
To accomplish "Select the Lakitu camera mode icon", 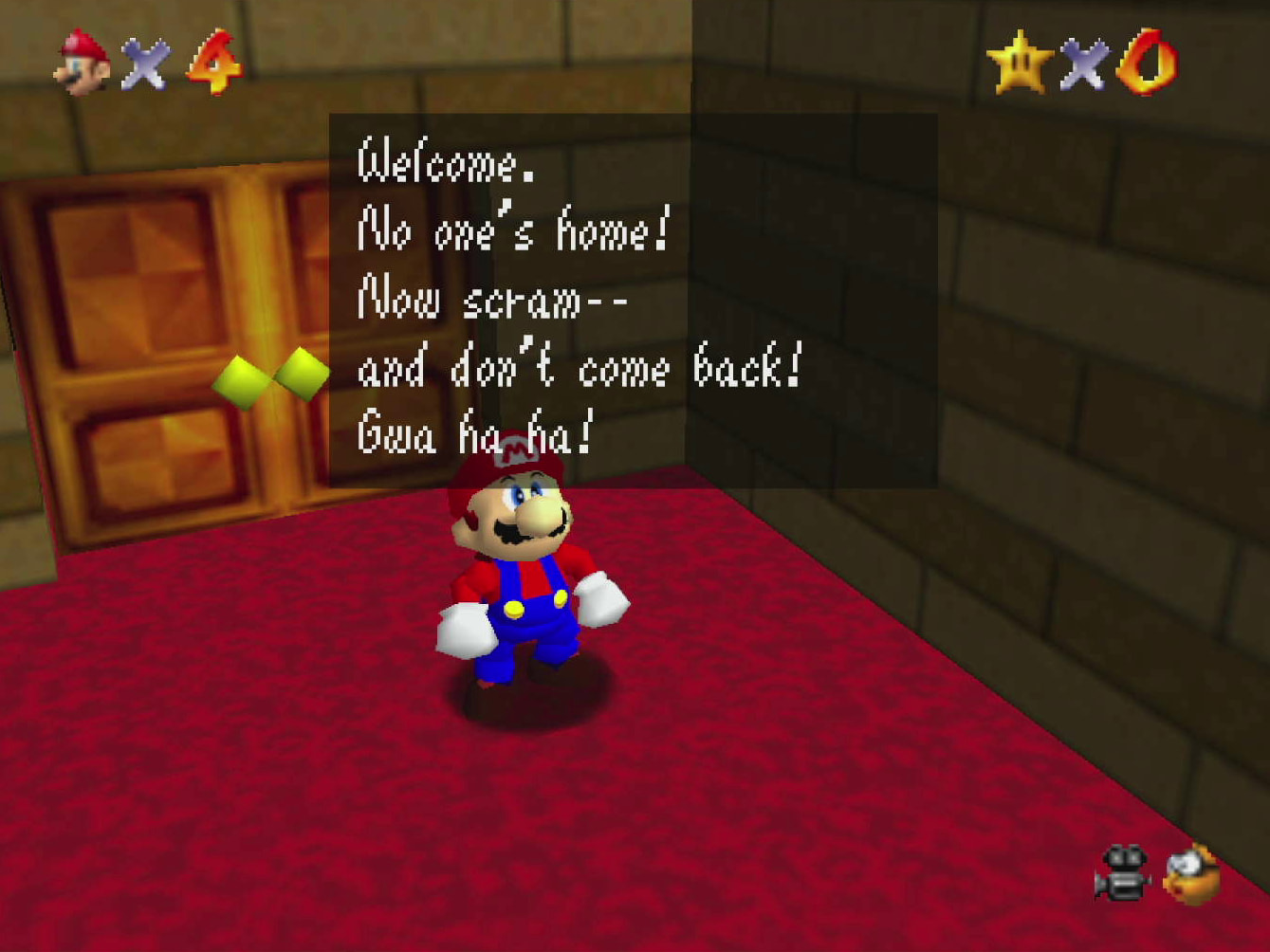I will tap(1192, 873).
